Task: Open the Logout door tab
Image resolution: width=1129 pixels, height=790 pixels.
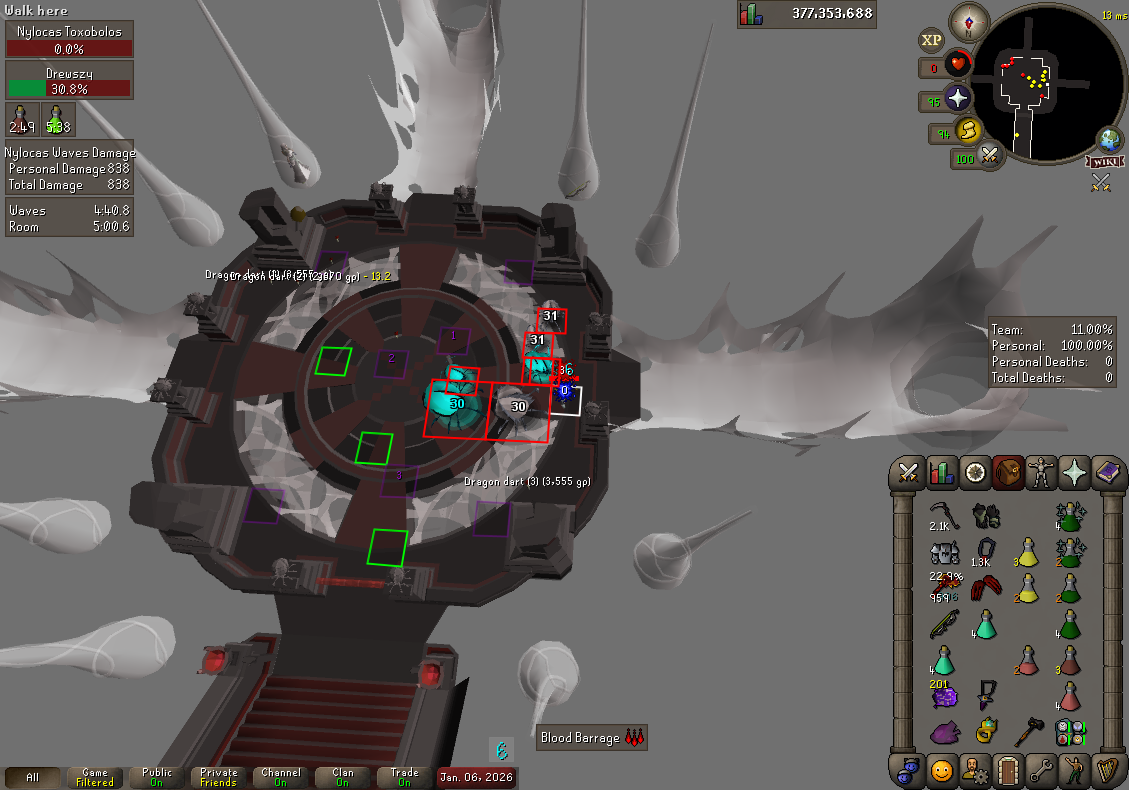Action: tap(1007, 771)
